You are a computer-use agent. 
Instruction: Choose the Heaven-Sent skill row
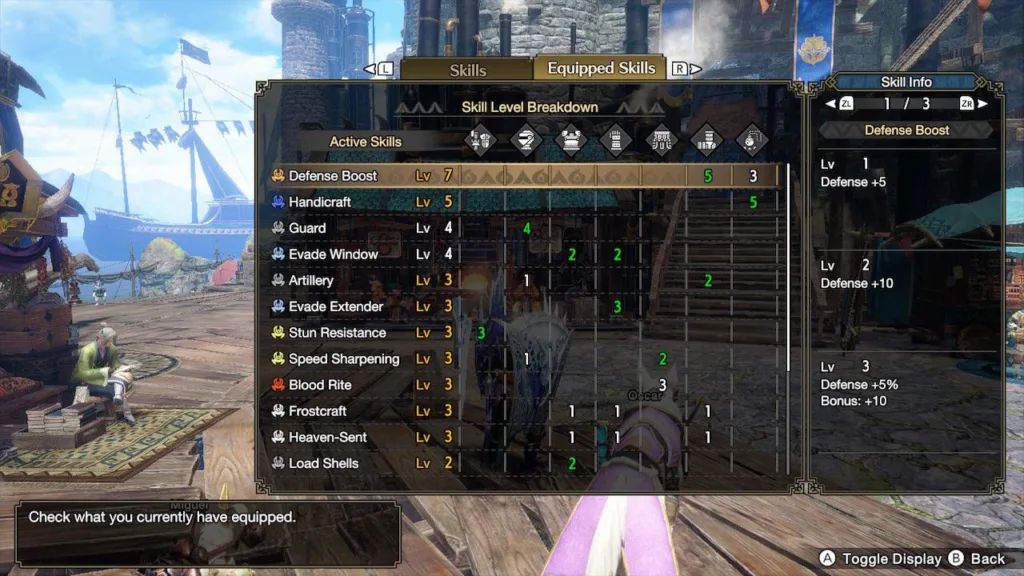[x=327, y=437]
